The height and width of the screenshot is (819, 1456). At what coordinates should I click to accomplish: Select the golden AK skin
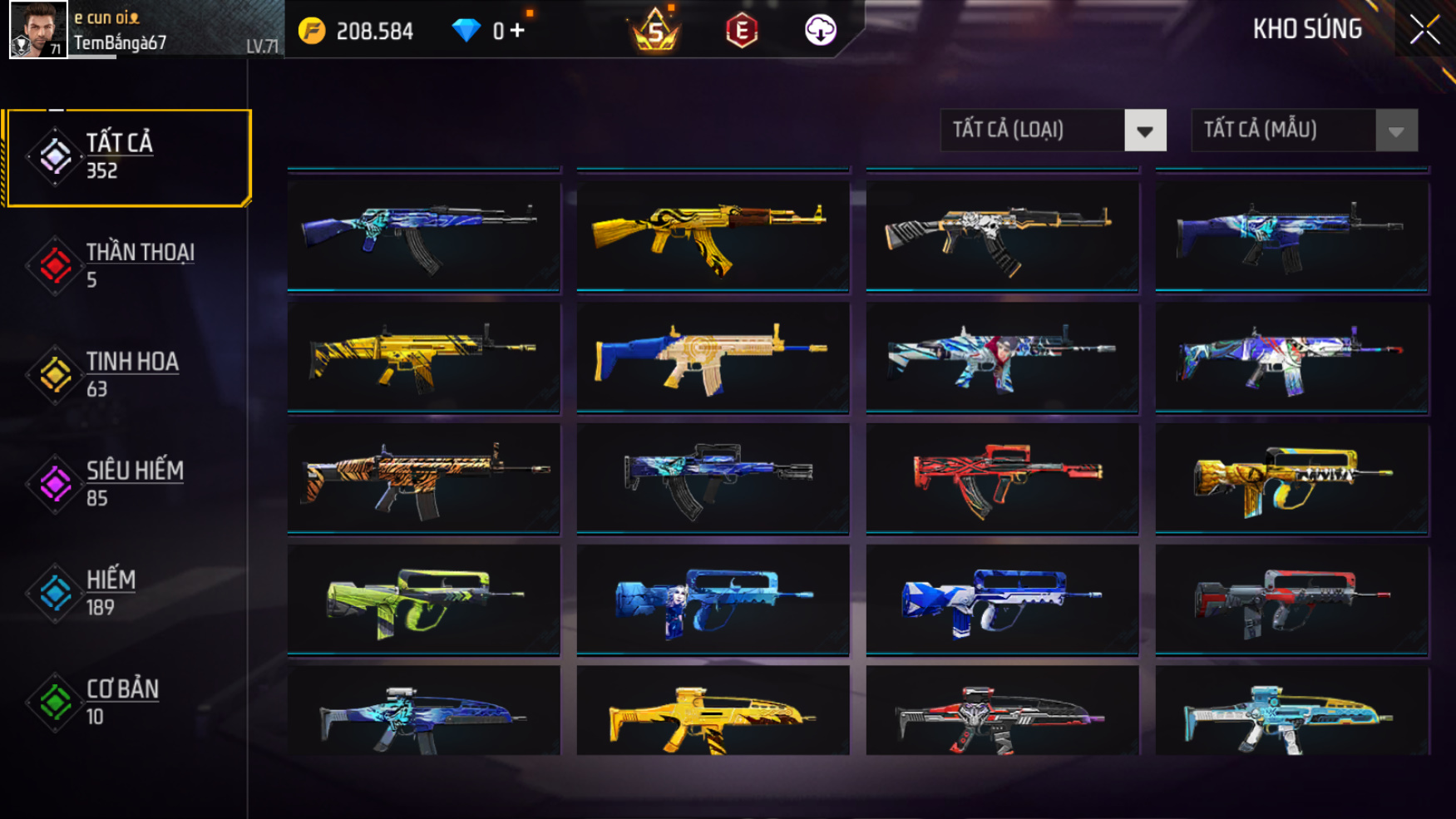pyautogui.click(x=713, y=235)
